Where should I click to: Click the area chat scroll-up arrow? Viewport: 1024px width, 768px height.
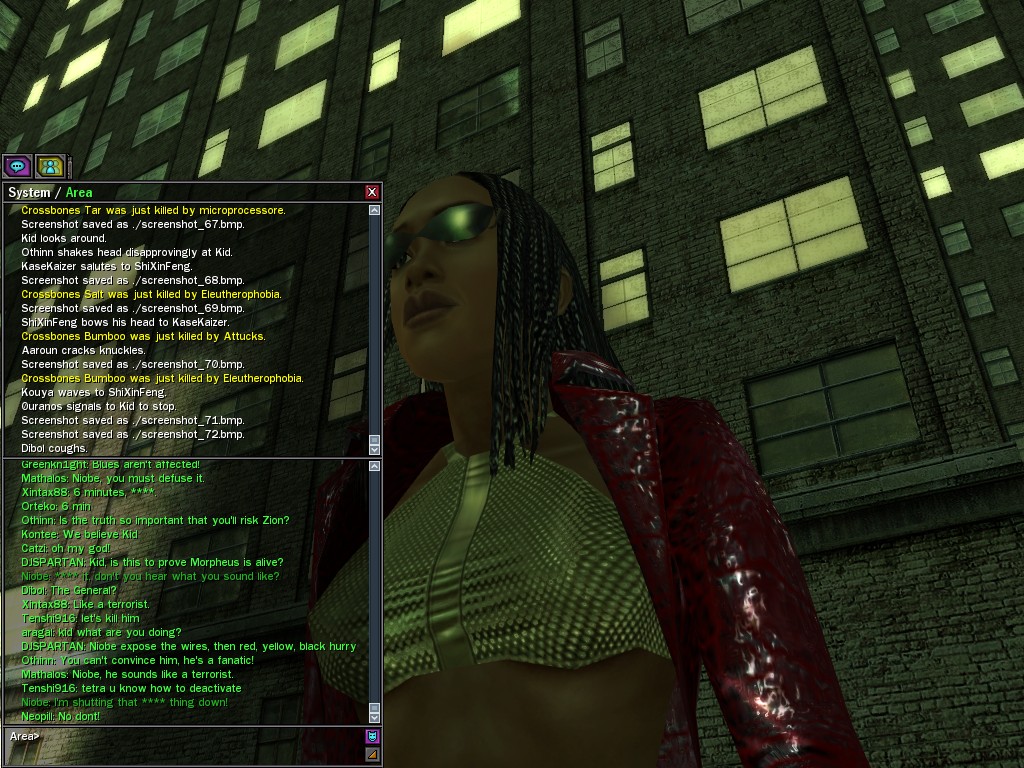tap(375, 466)
